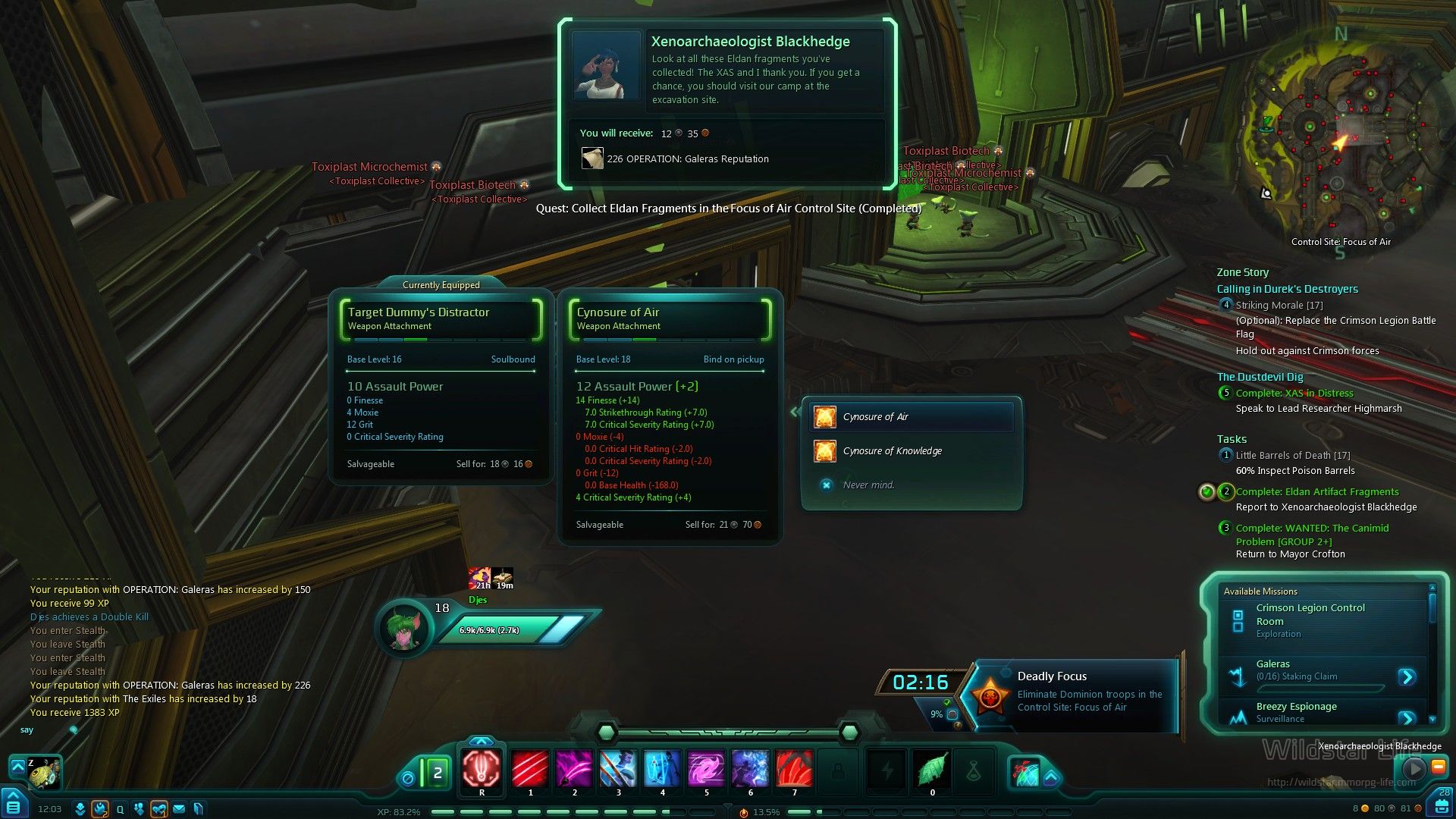Use the green leaf item in slot 0

[932, 769]
